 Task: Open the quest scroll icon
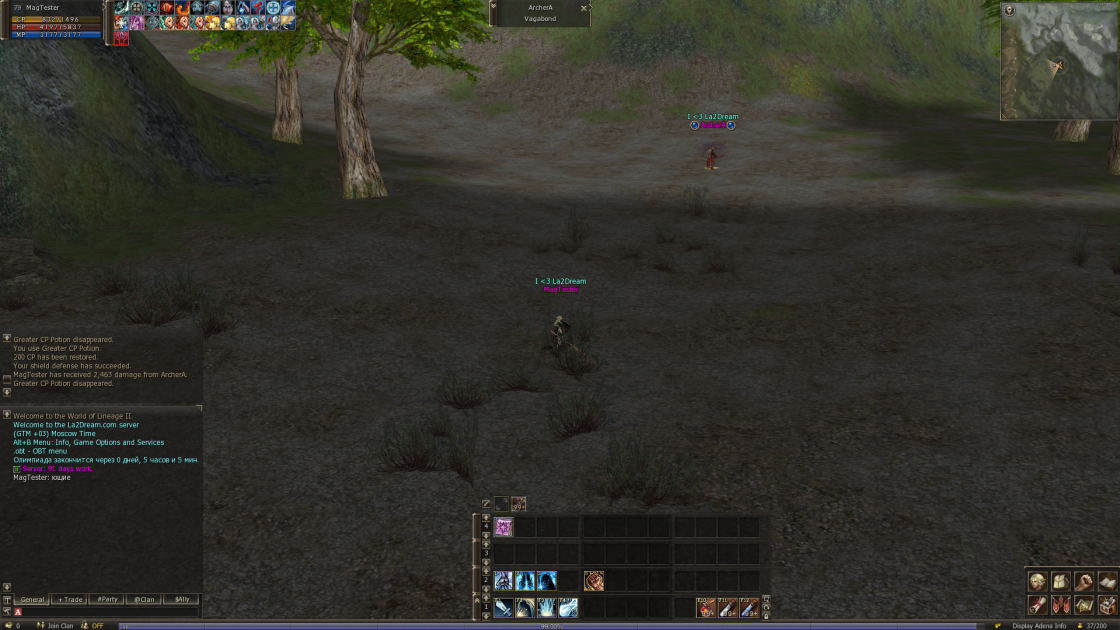(1038, 605)
